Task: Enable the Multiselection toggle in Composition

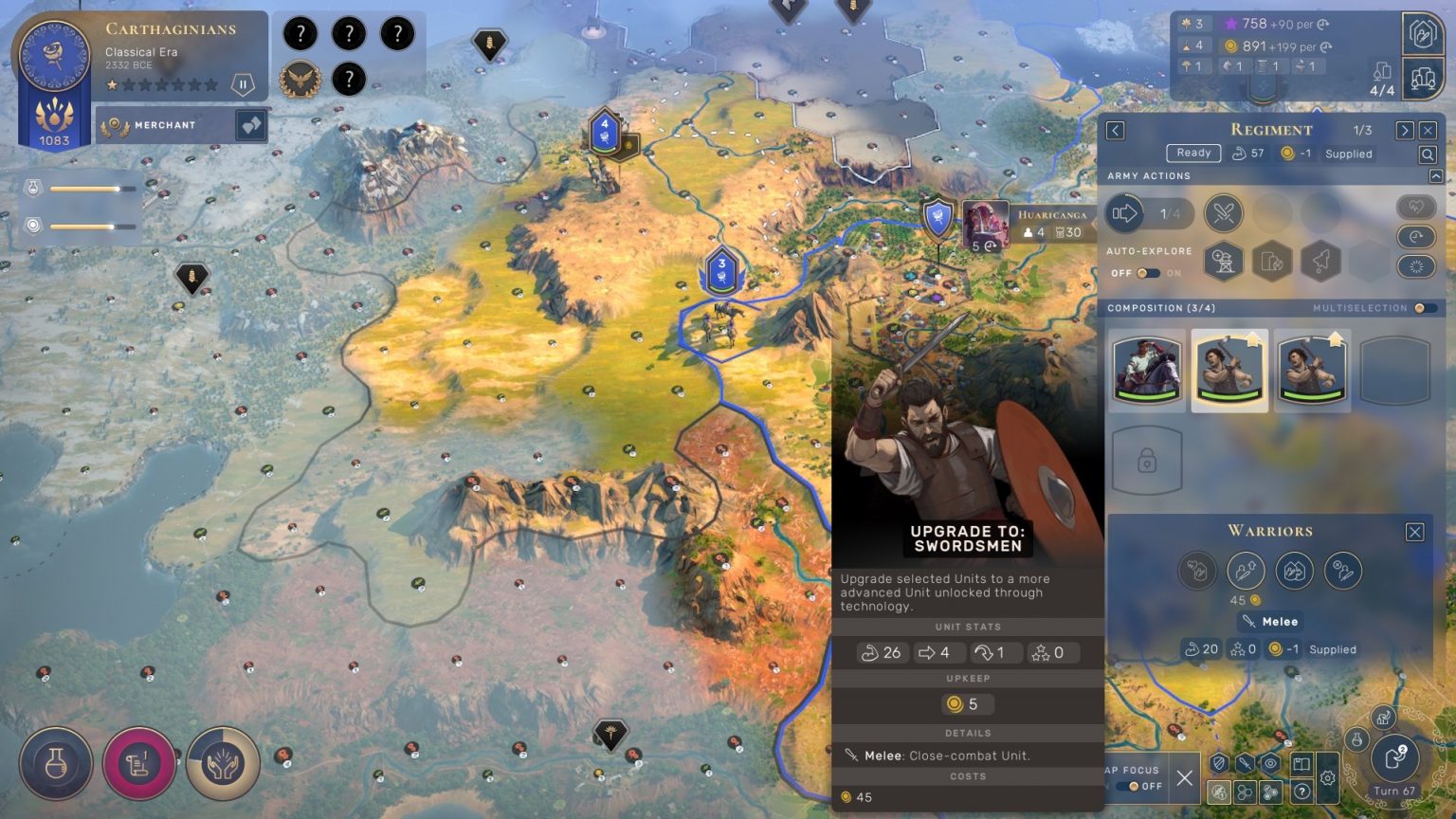Action: (x=1419, y=308)
